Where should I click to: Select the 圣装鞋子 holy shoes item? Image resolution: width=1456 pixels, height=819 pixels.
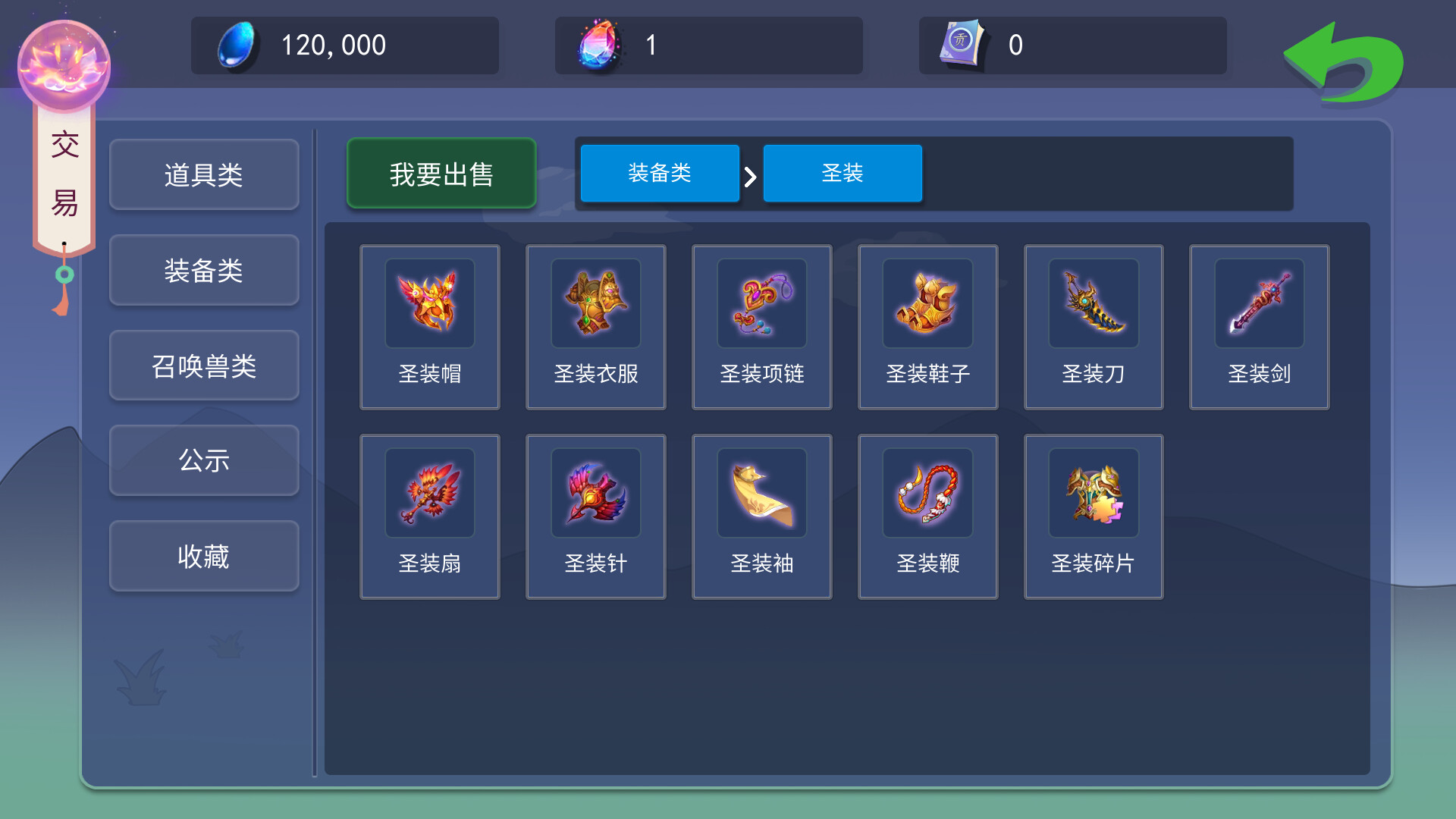click(x=927, y=326)
